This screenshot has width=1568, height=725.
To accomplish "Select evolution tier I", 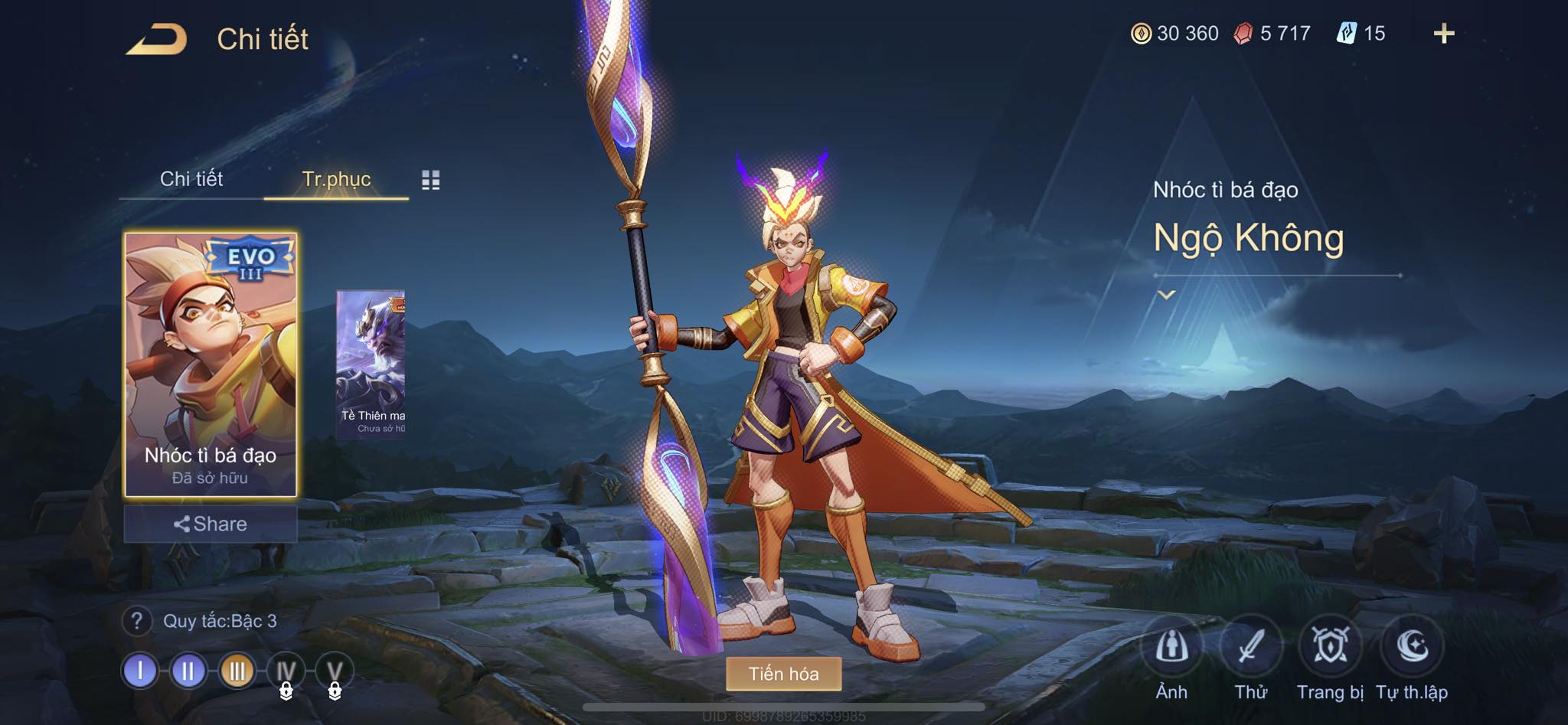I will (x=140, y=671).
